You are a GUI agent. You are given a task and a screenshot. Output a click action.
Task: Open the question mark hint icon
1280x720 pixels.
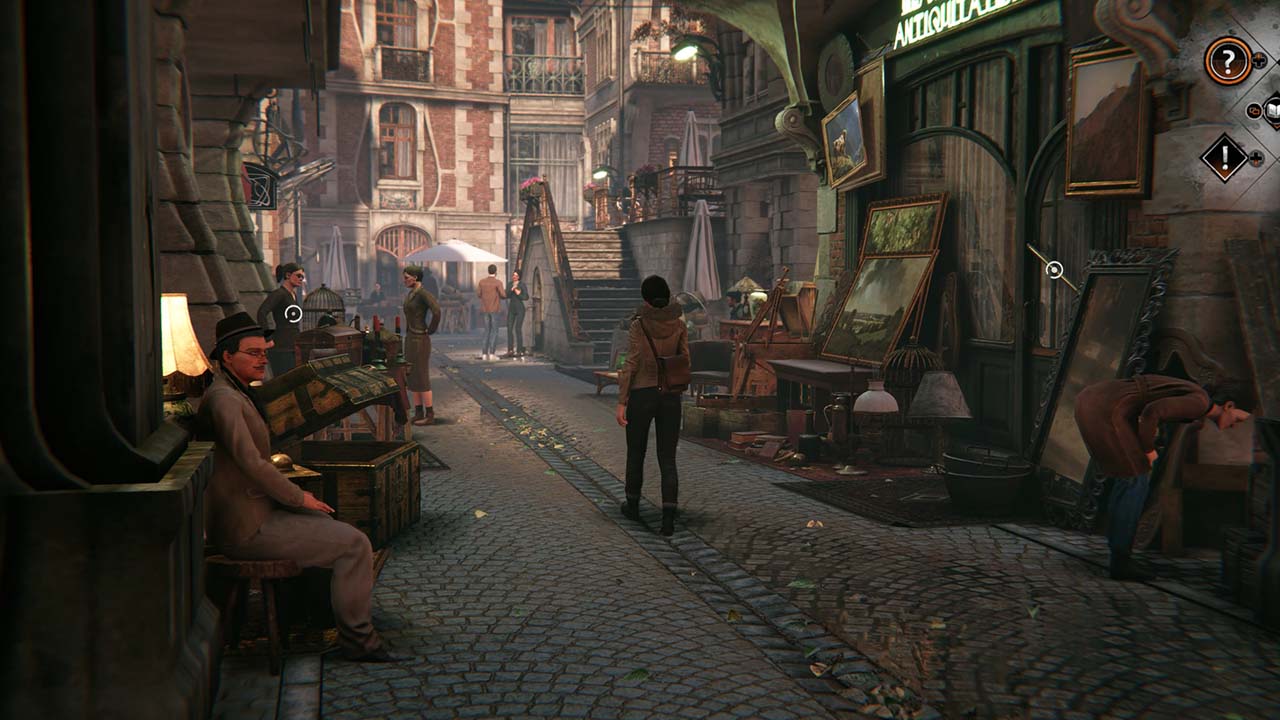point(1227,61)
